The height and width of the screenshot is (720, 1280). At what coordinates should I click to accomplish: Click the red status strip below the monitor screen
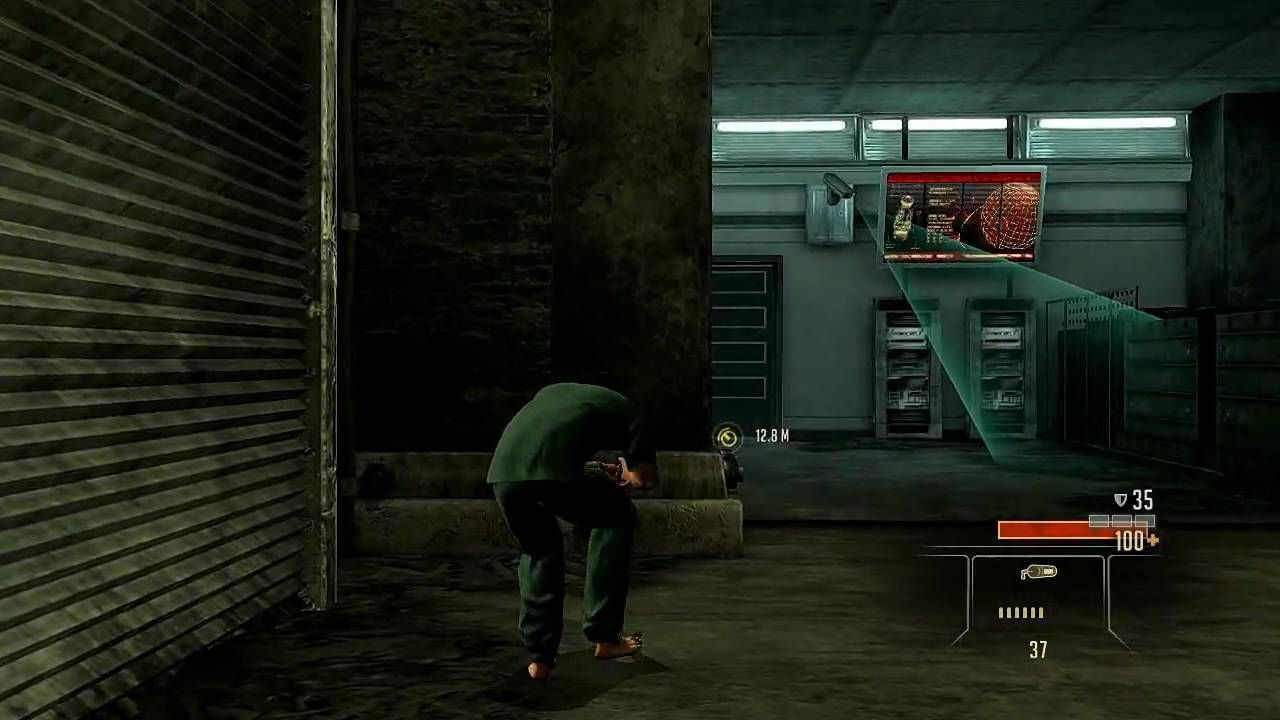pyautogui.click(x=962, y=256)
